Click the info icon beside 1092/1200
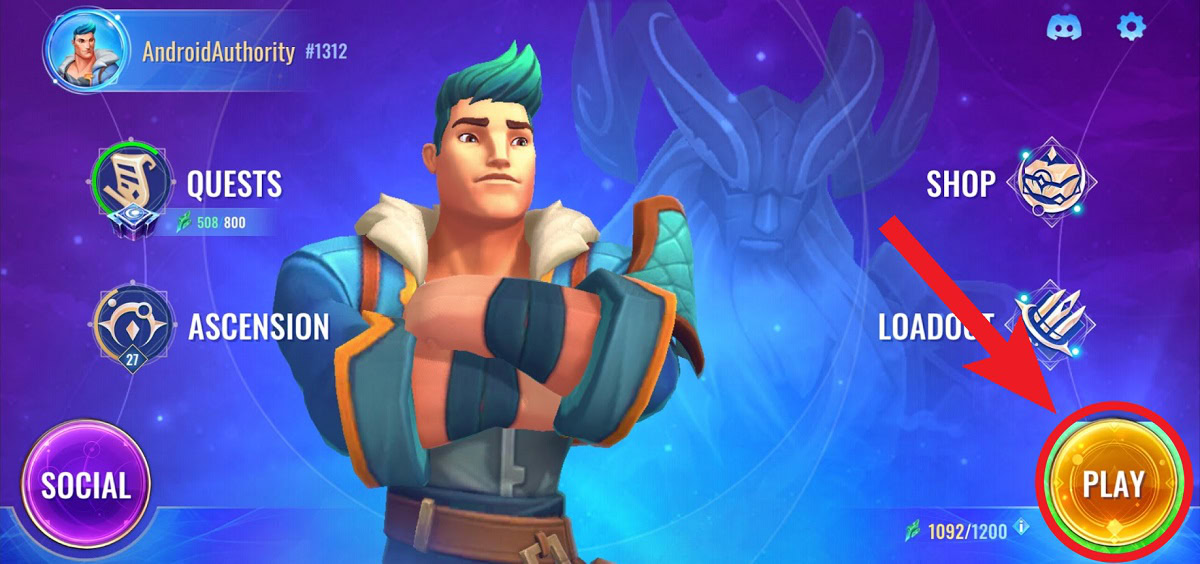 [1021, 527]
